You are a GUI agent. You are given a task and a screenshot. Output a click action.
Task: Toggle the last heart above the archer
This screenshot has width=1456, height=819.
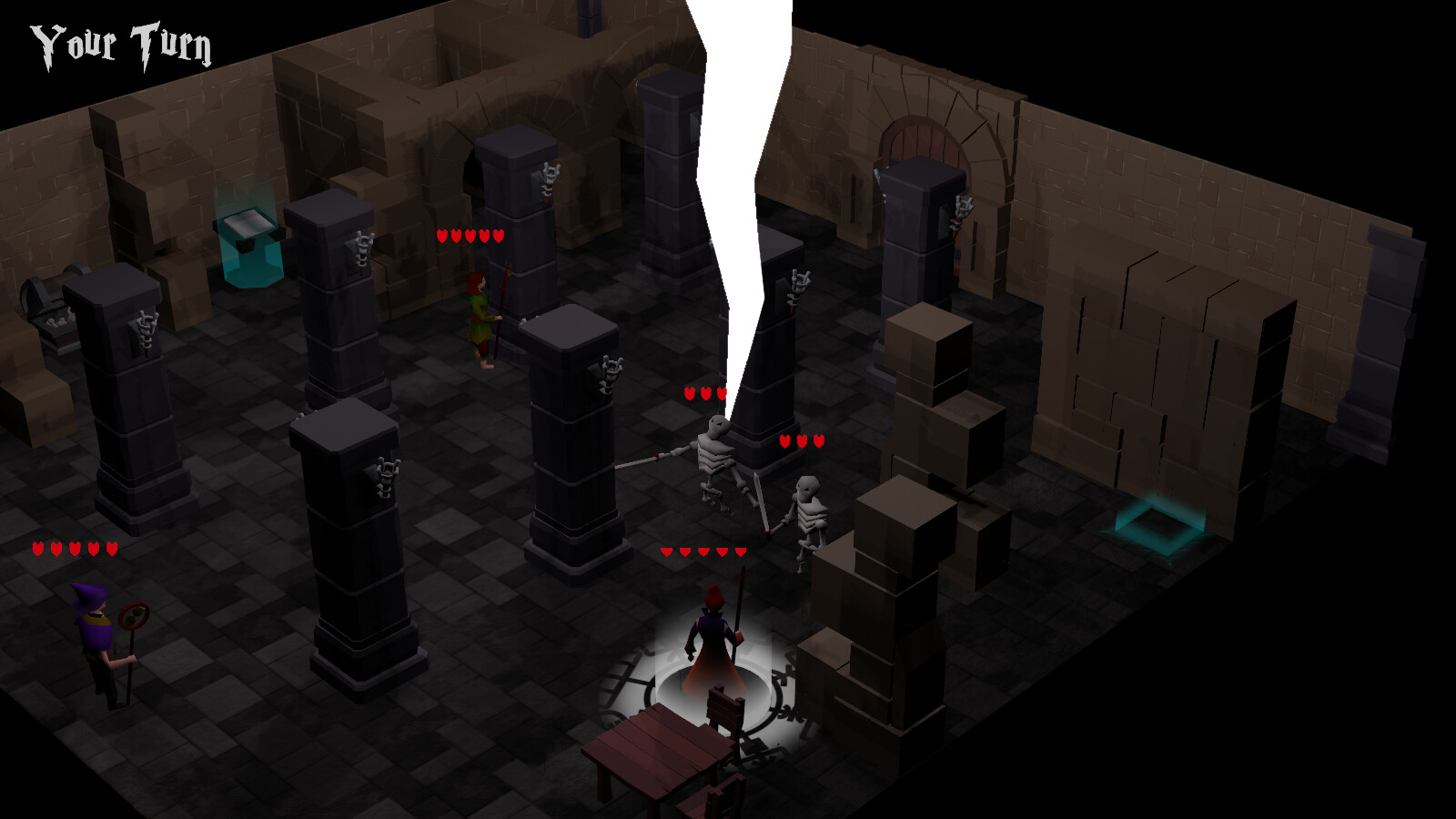pyautogui.click(x=498, y=234)
